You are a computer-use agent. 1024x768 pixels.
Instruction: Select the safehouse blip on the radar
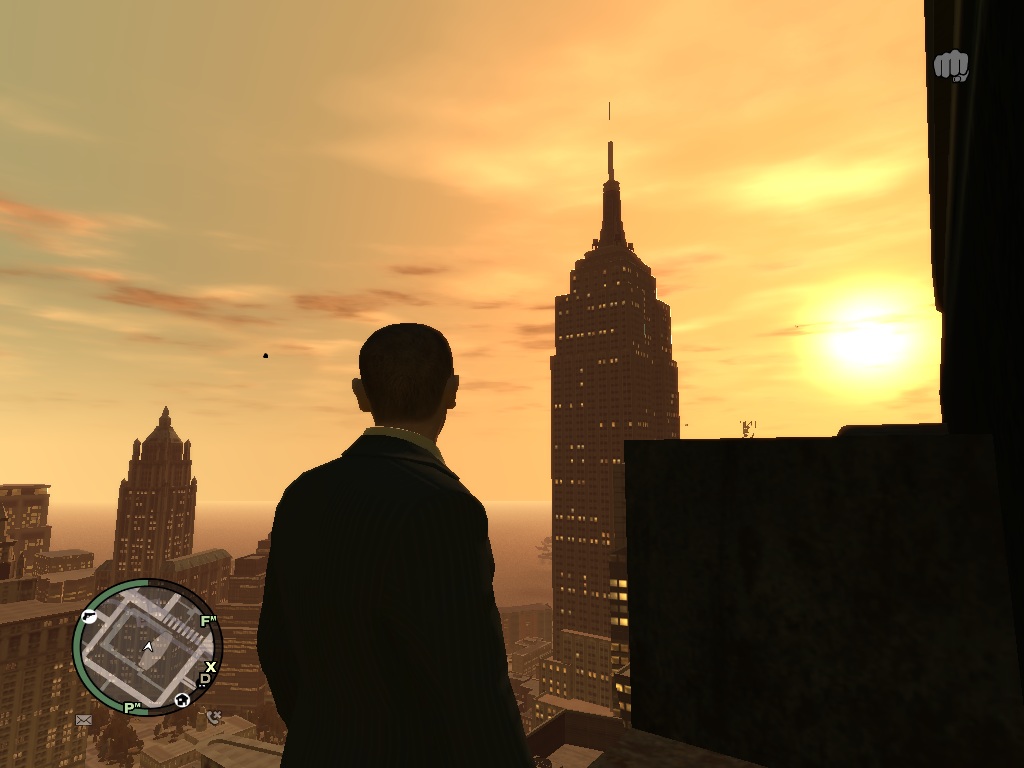182,700
